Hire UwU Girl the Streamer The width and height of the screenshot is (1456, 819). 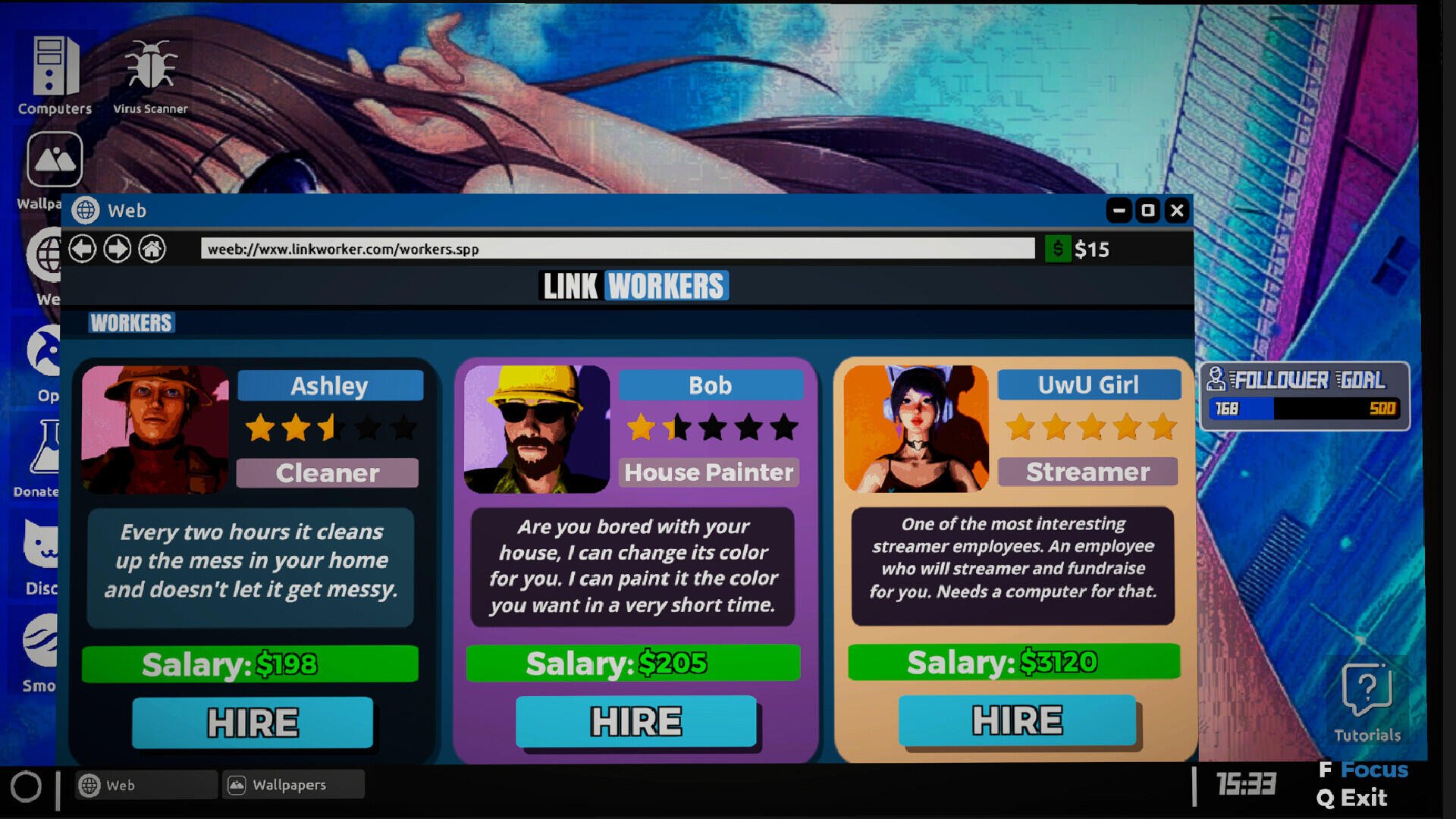point(1016,721)
